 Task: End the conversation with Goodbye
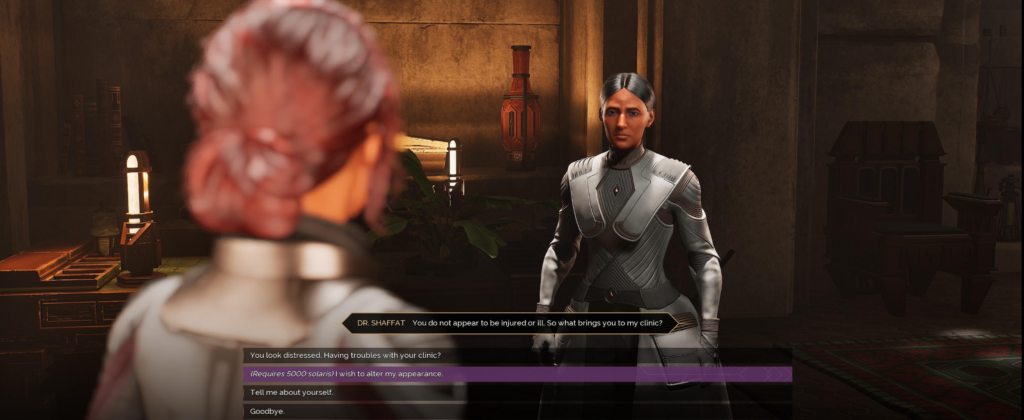266,410
